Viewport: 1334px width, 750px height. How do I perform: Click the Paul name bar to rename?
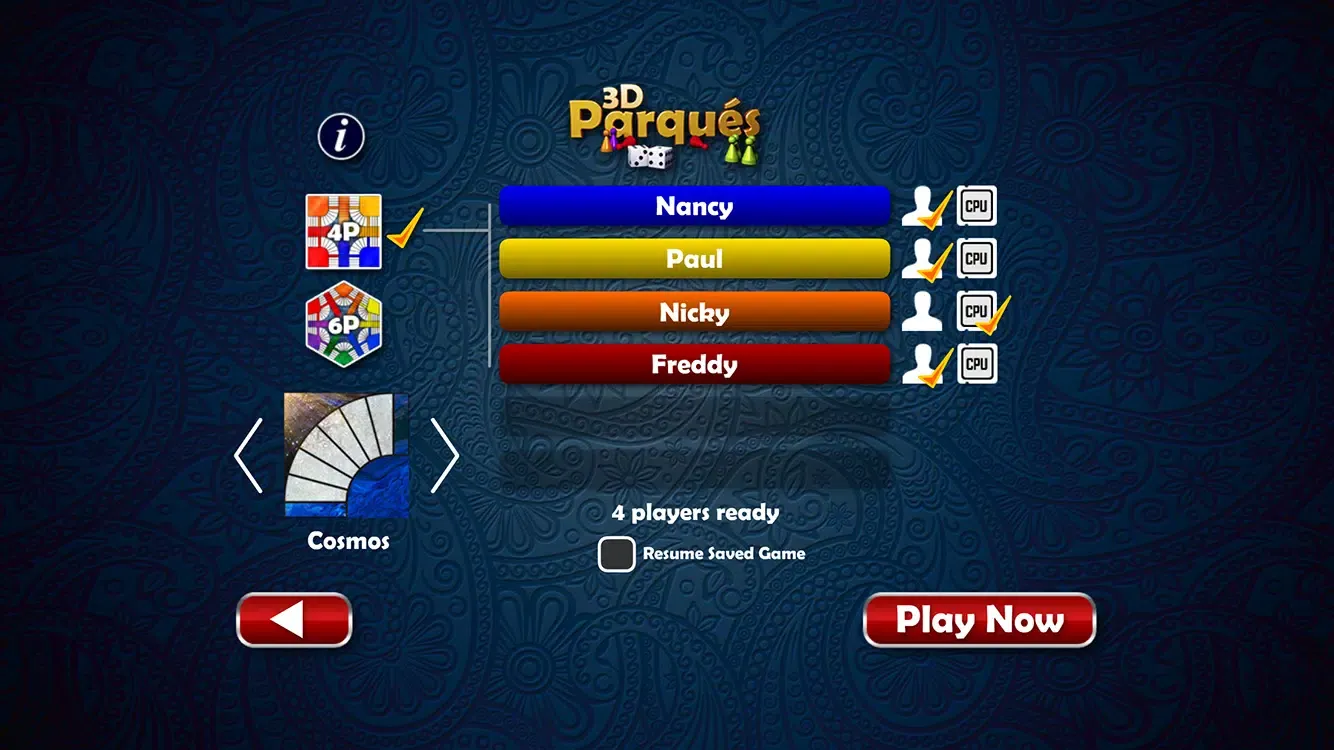coord(695,258)
